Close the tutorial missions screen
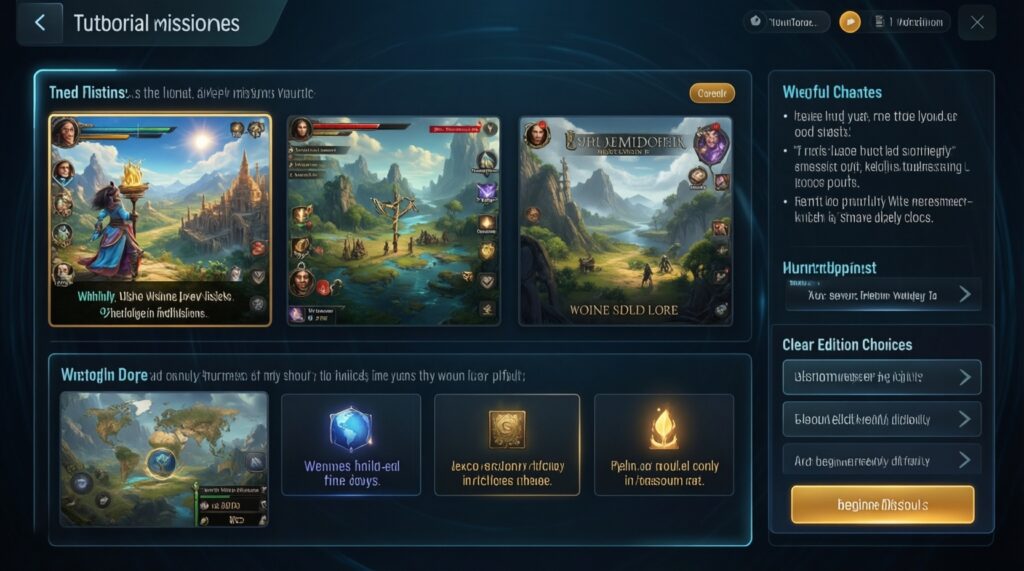Viewport: 1024px width, 571px height. click(x=977, y=23)
